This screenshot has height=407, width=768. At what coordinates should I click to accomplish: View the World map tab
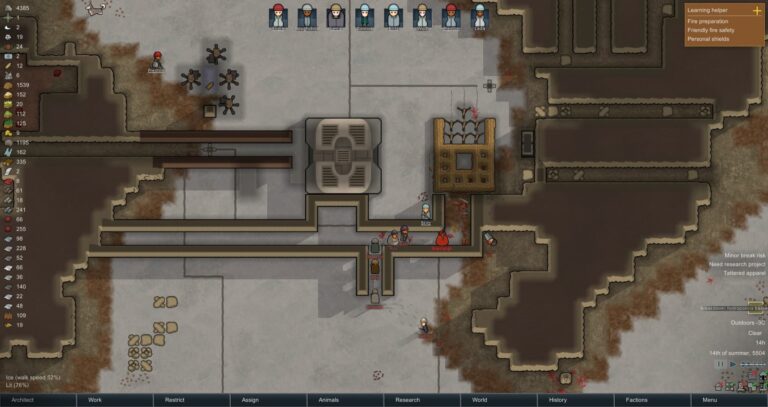pyautogui.click(x=480, y=400)
